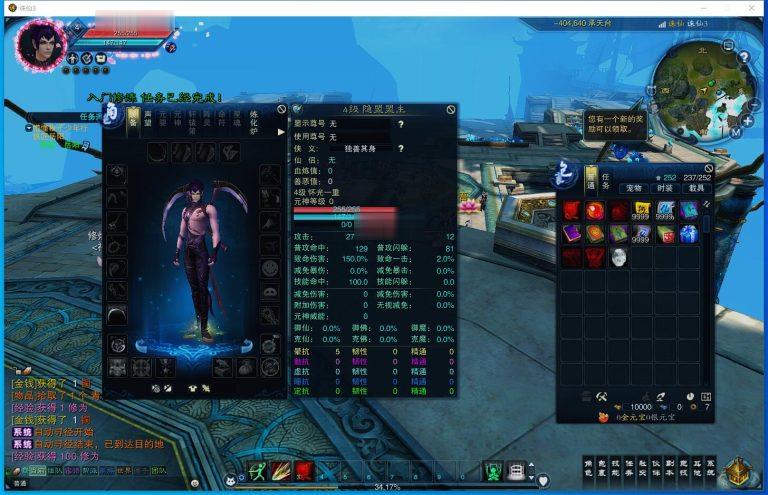
Task: Activate the green running figure skill
Action: coord(258,471)
